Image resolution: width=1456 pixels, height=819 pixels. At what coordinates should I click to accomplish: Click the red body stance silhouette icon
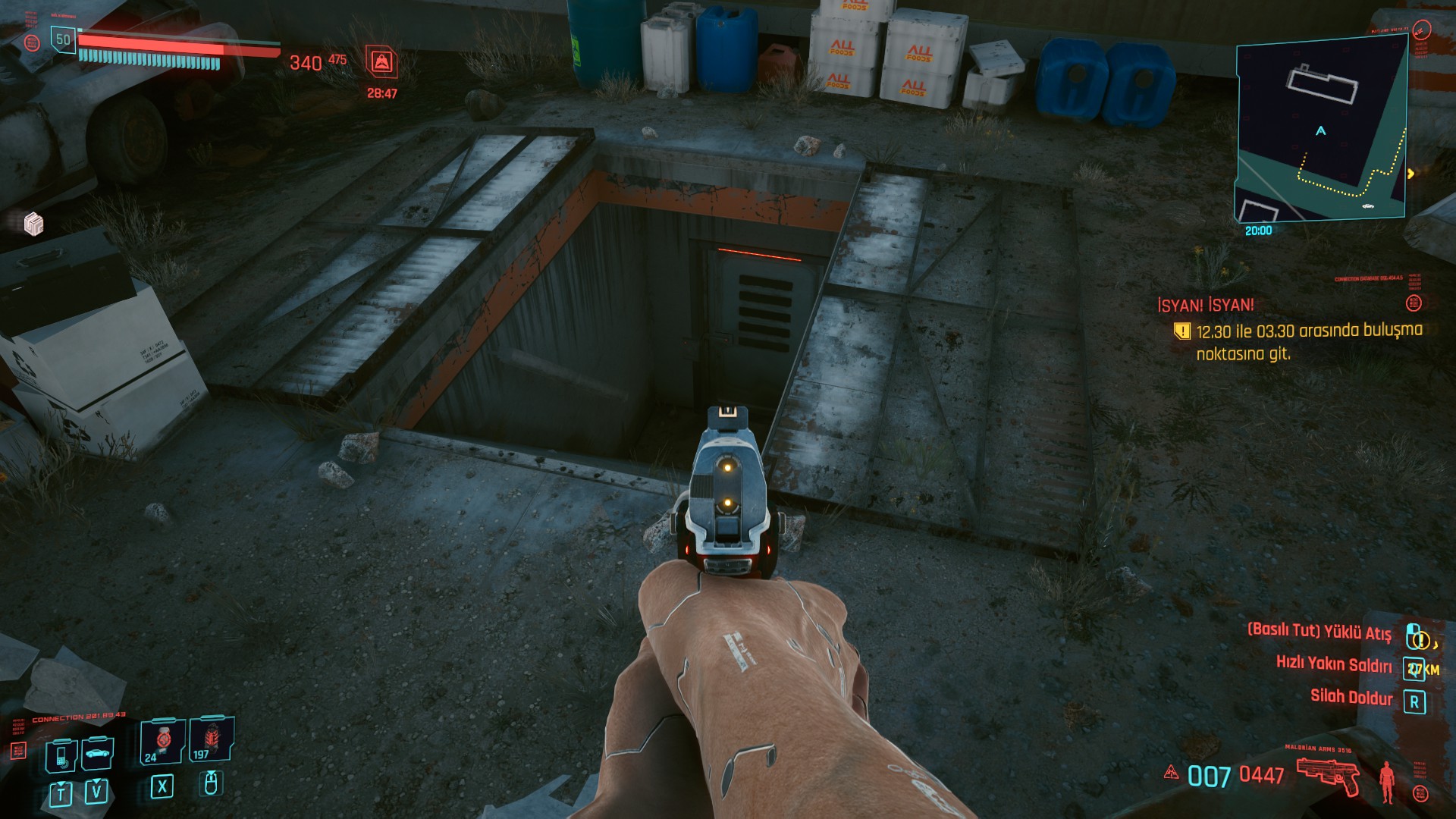tap(1387, 781)
